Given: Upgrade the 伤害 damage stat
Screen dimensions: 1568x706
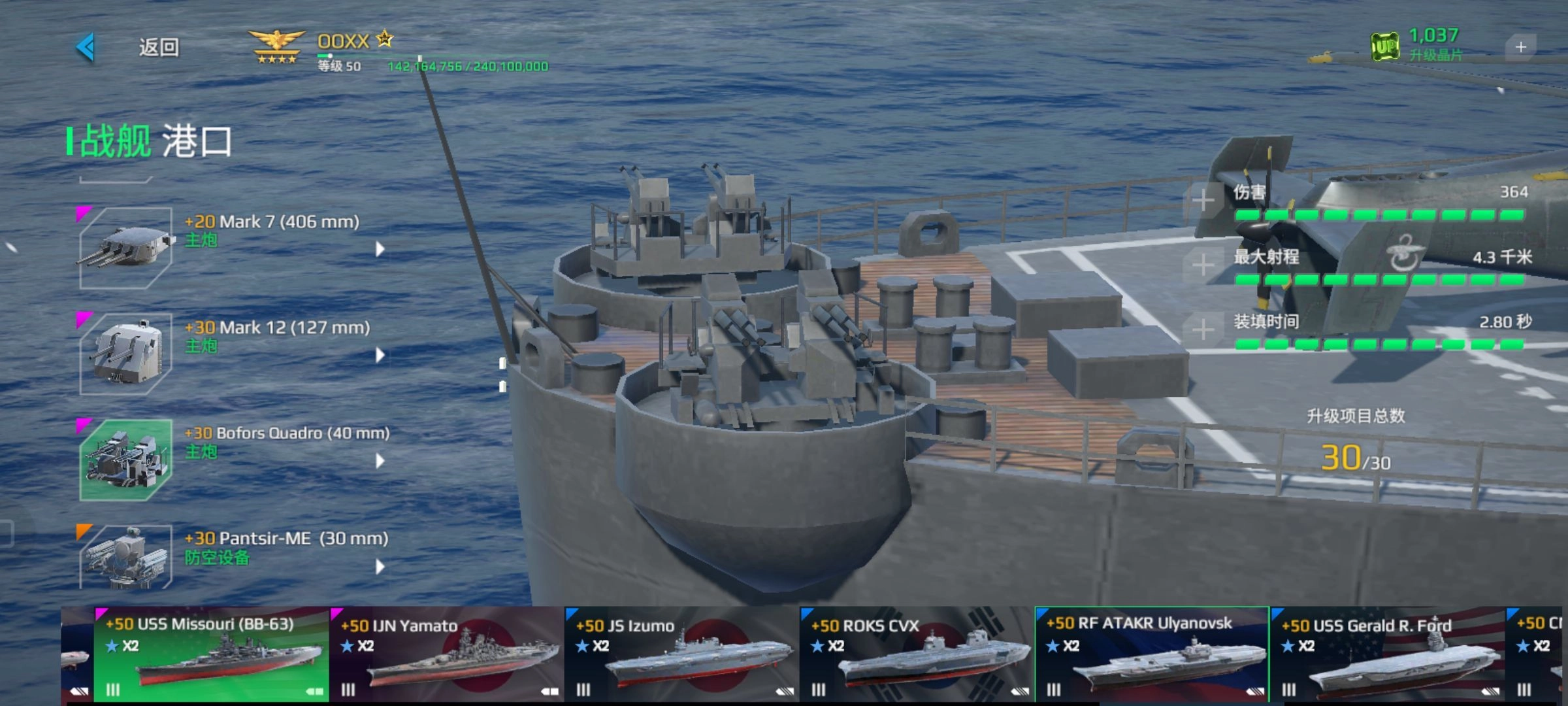Looking at the screenshot, I should click(1203, 200).
